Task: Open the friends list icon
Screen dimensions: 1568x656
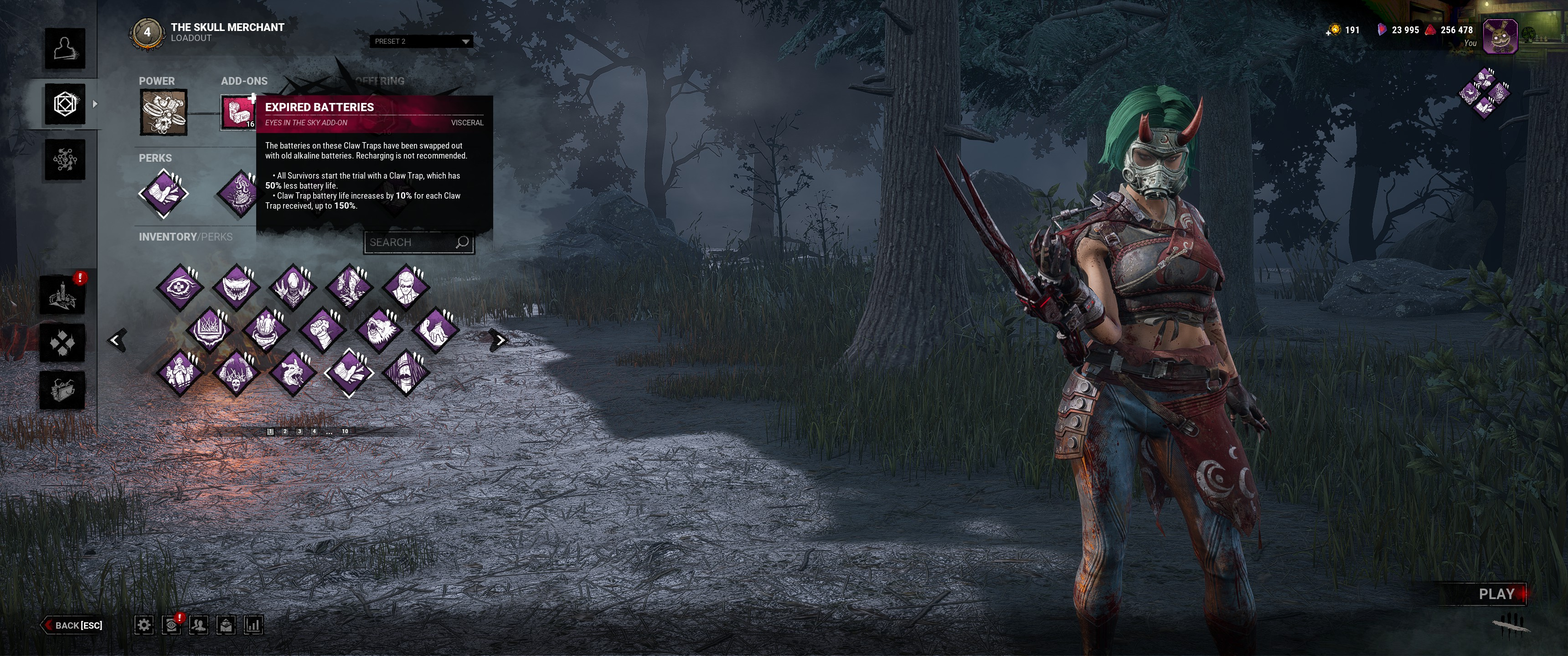Action: 198,625
